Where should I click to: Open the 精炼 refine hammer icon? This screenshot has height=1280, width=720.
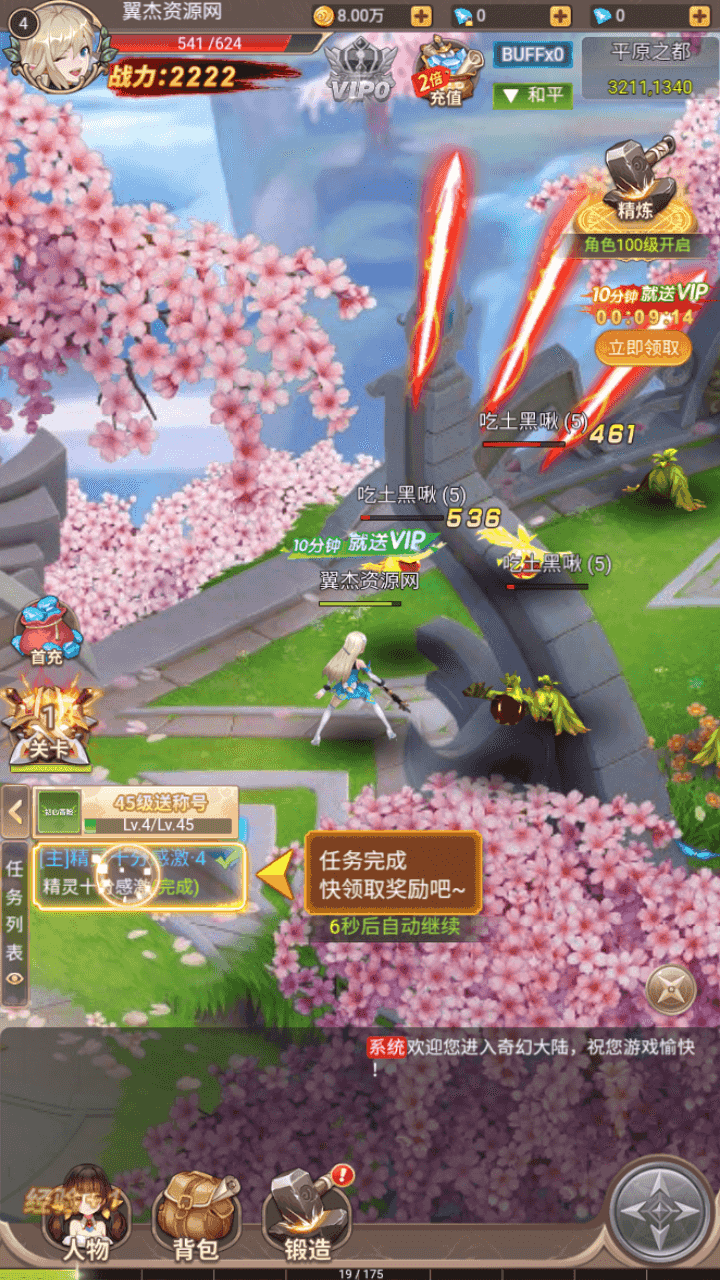[636, 185]
